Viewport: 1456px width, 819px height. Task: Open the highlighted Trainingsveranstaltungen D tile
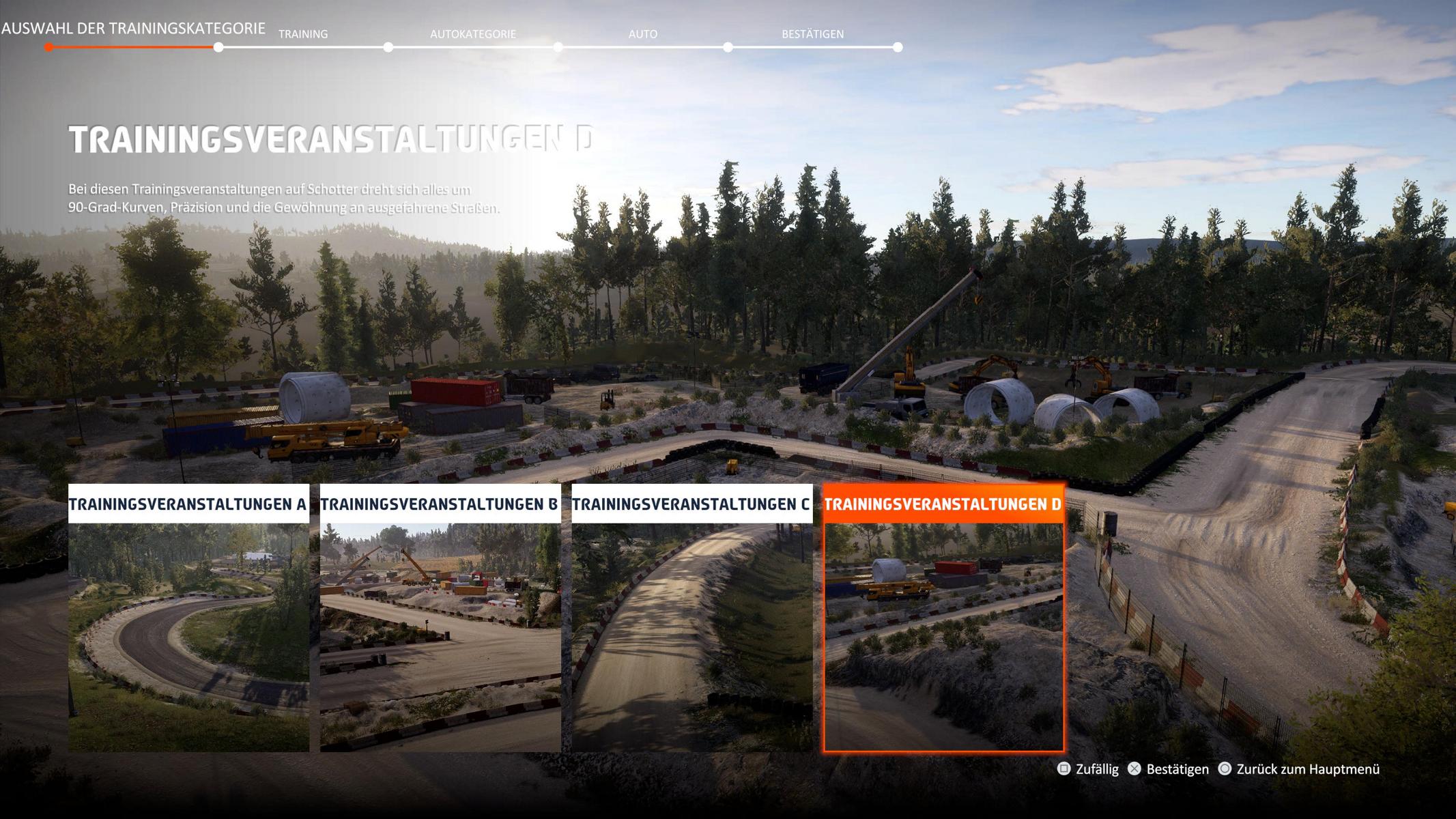943,618
